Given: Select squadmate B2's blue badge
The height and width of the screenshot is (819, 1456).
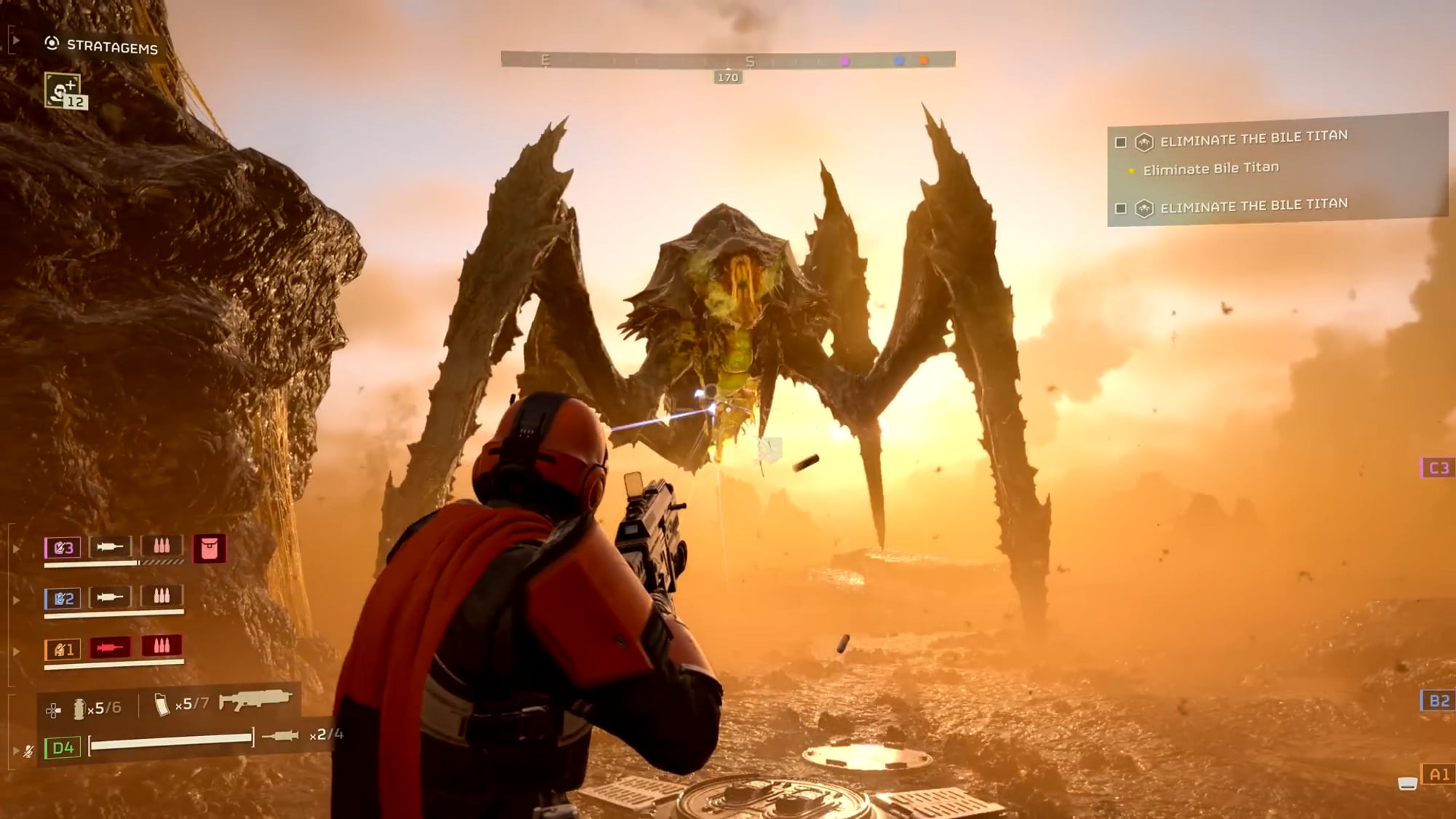Looking at the screenshot, I should tap(63, 598).
